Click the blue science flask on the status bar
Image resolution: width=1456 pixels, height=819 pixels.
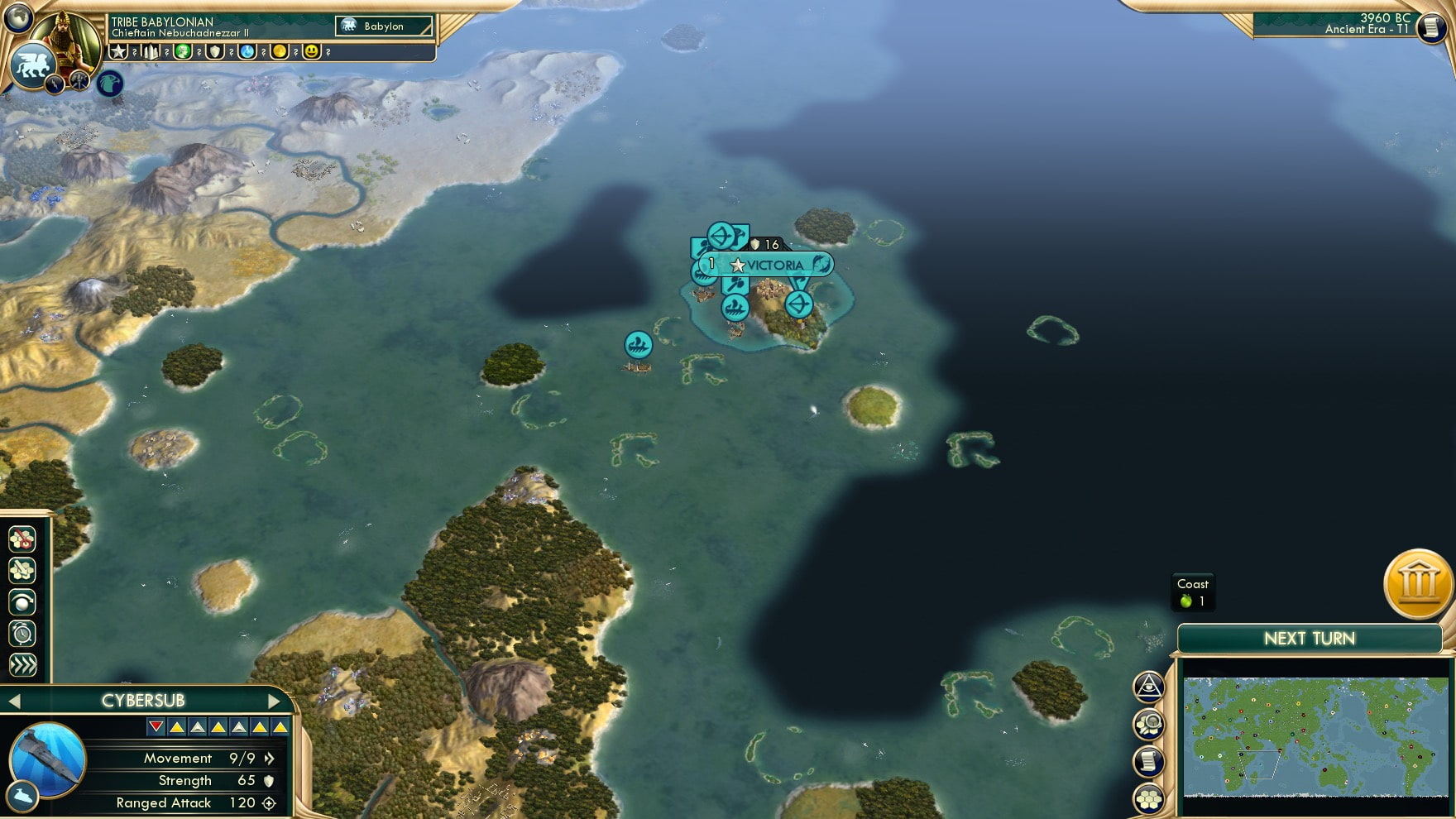[246, 53]
